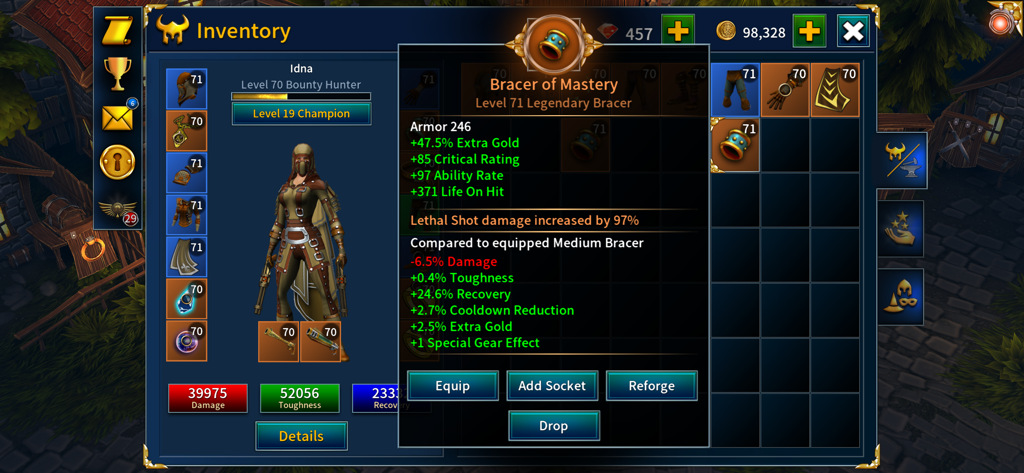This screenshot has height=473, width=1024.
Task: Drop the Bracer of Mastery
Action: [x=553, y=426]
